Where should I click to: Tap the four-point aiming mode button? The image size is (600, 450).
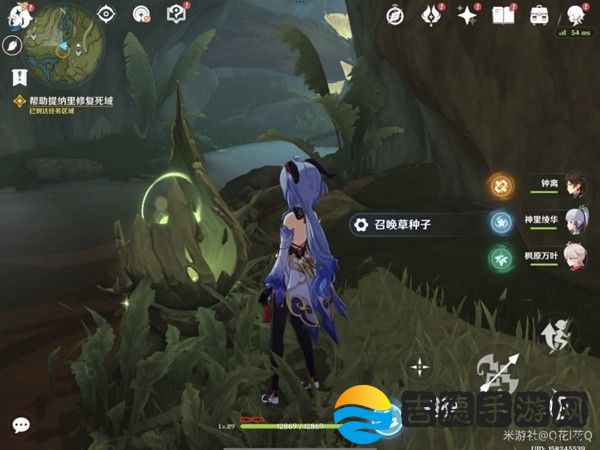tap(420, 366)
